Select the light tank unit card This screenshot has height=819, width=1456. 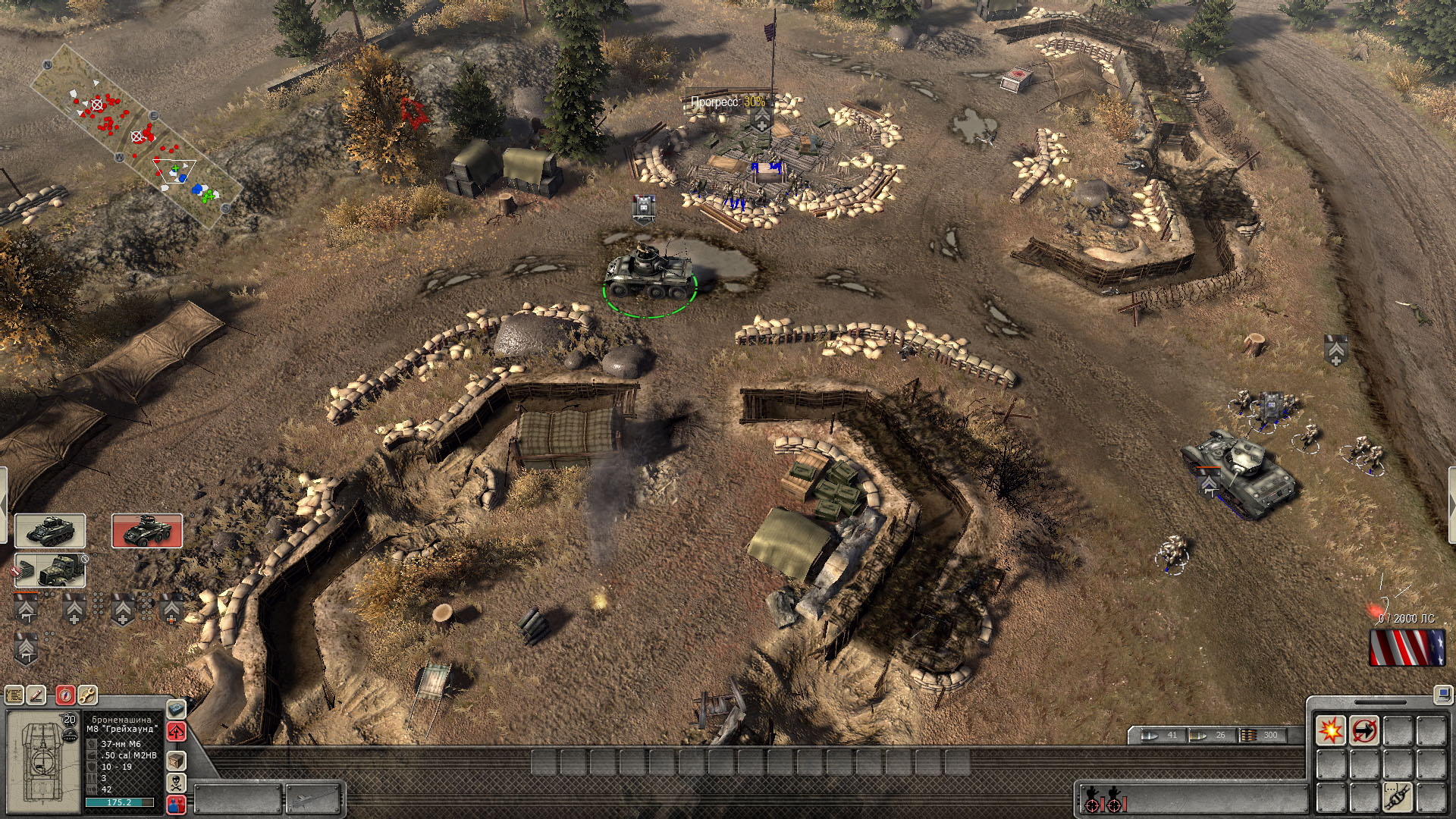pos(50,531)
